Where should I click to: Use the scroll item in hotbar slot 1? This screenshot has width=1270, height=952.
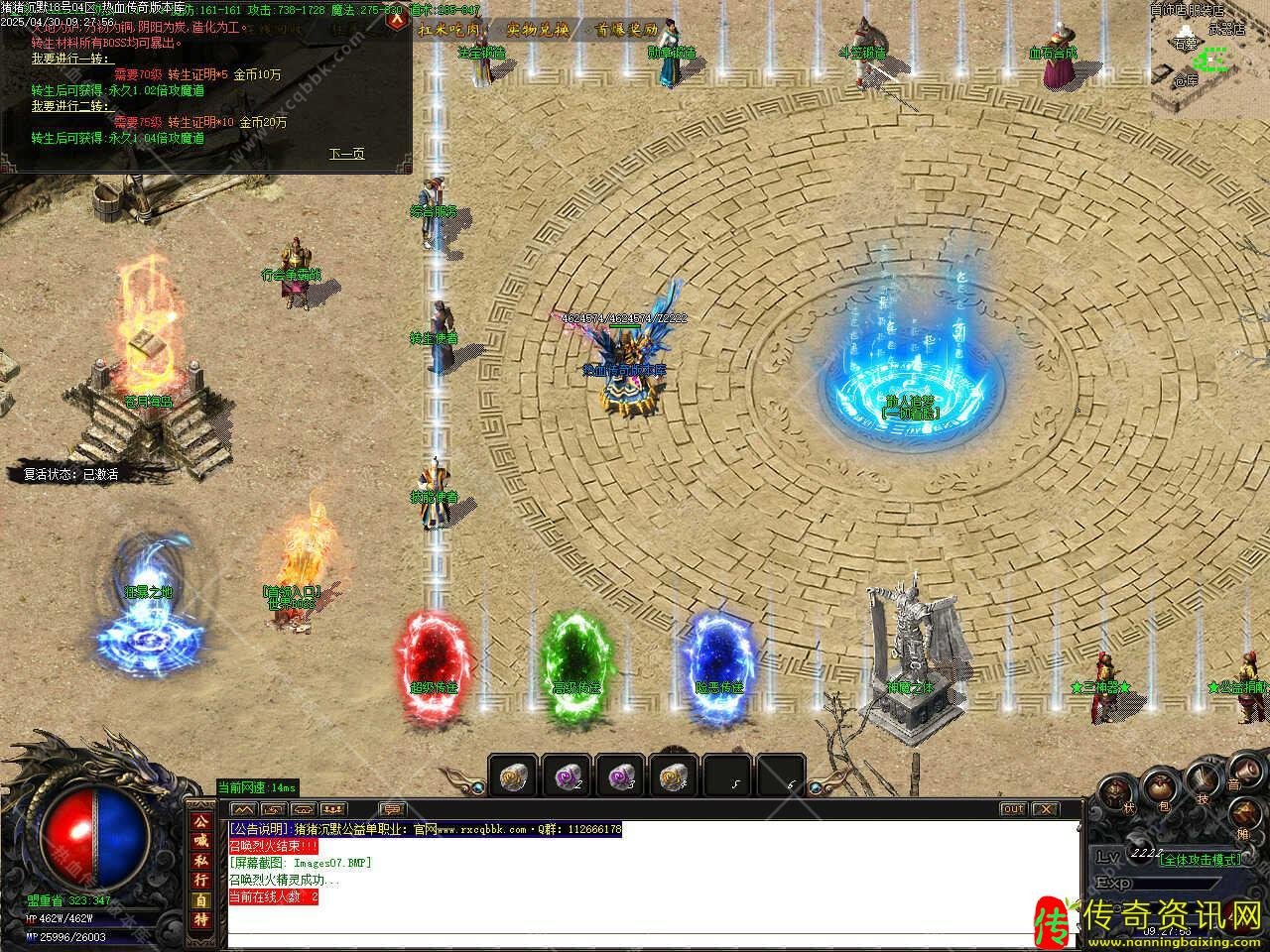click(x=513, y=776)
